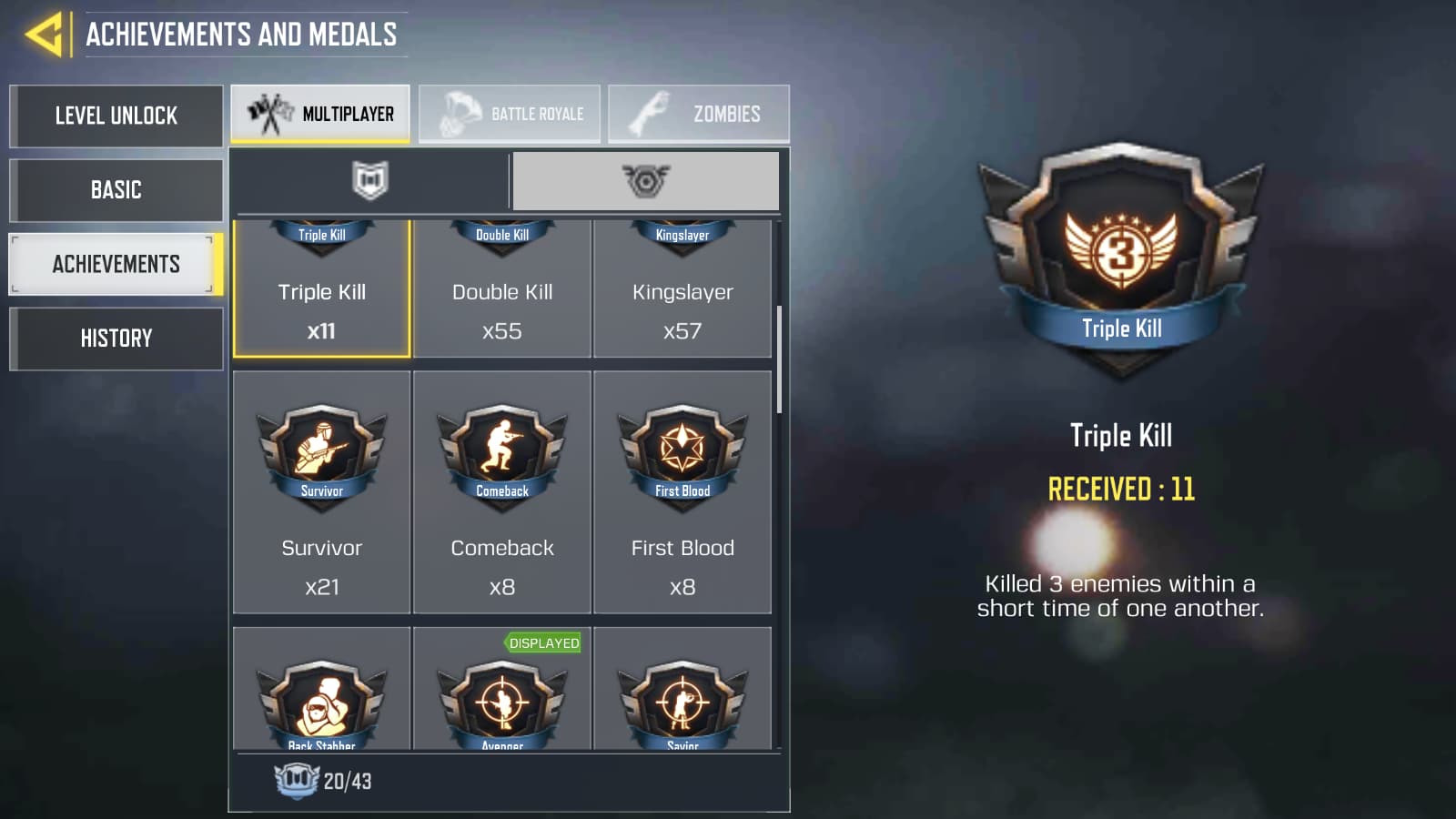Open the History section

pyautogui.click(x=116, y=338)
